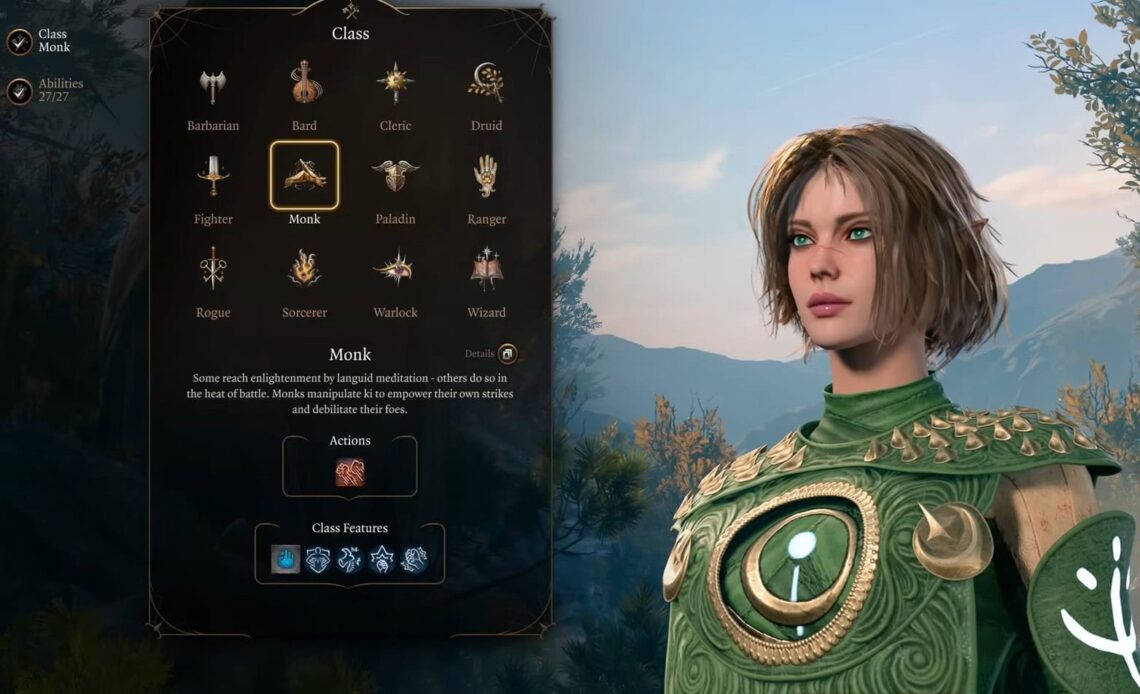Image resolution: width=1140 pixels, height=694 pixels.
Task: Open the Monk Details view
Action: pyautogui.click(x=507, y=354)
